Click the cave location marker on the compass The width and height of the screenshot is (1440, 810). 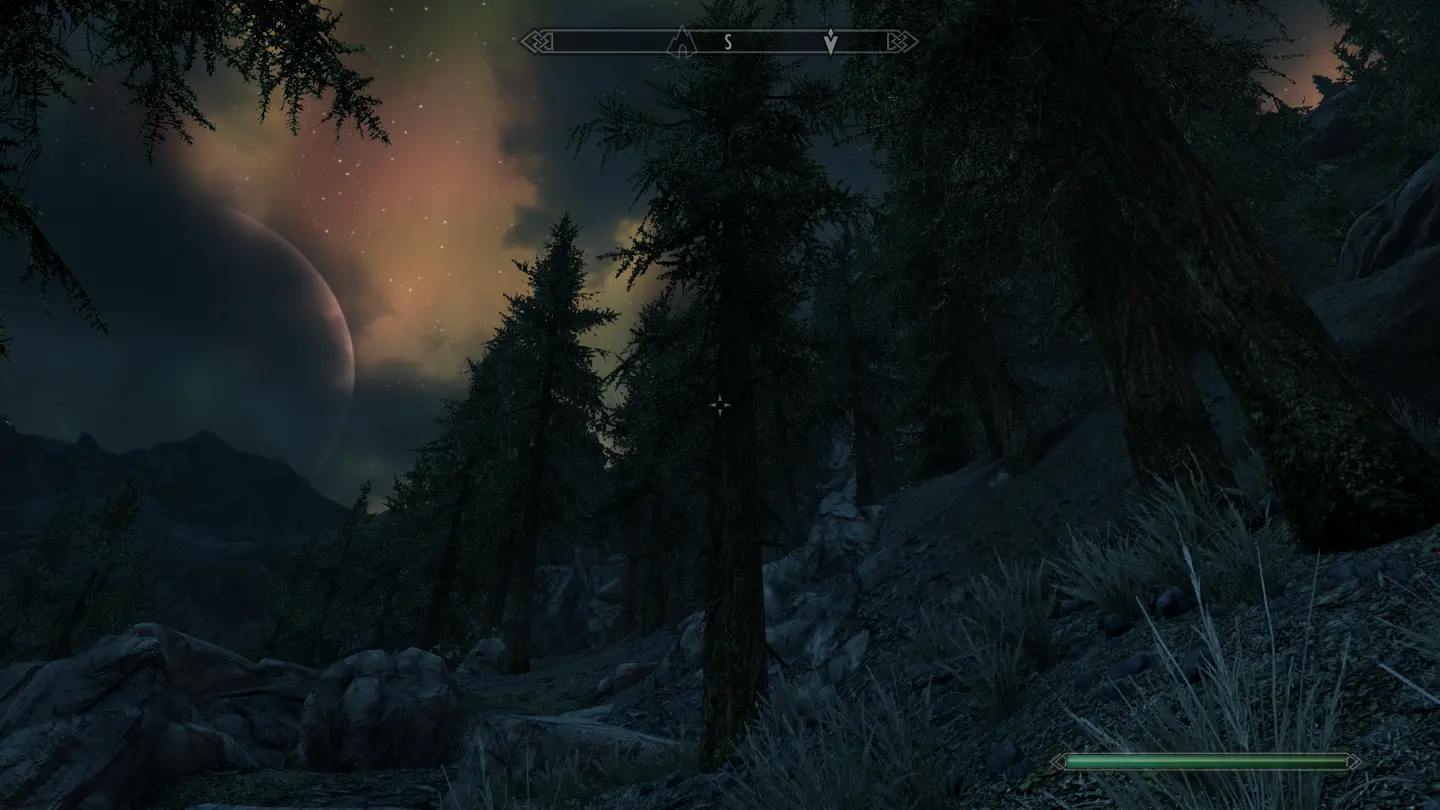[681, 42]
